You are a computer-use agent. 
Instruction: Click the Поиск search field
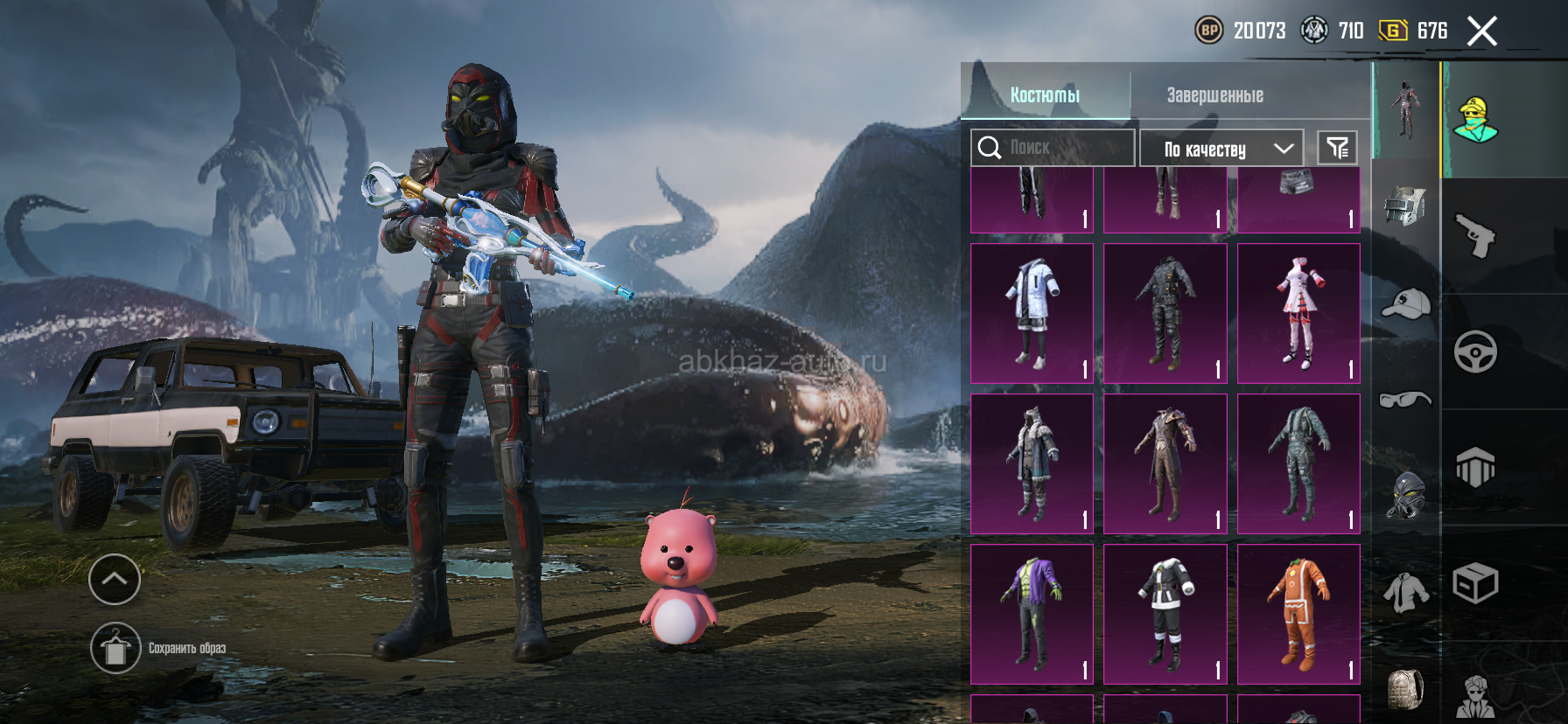coord(1053,148)
